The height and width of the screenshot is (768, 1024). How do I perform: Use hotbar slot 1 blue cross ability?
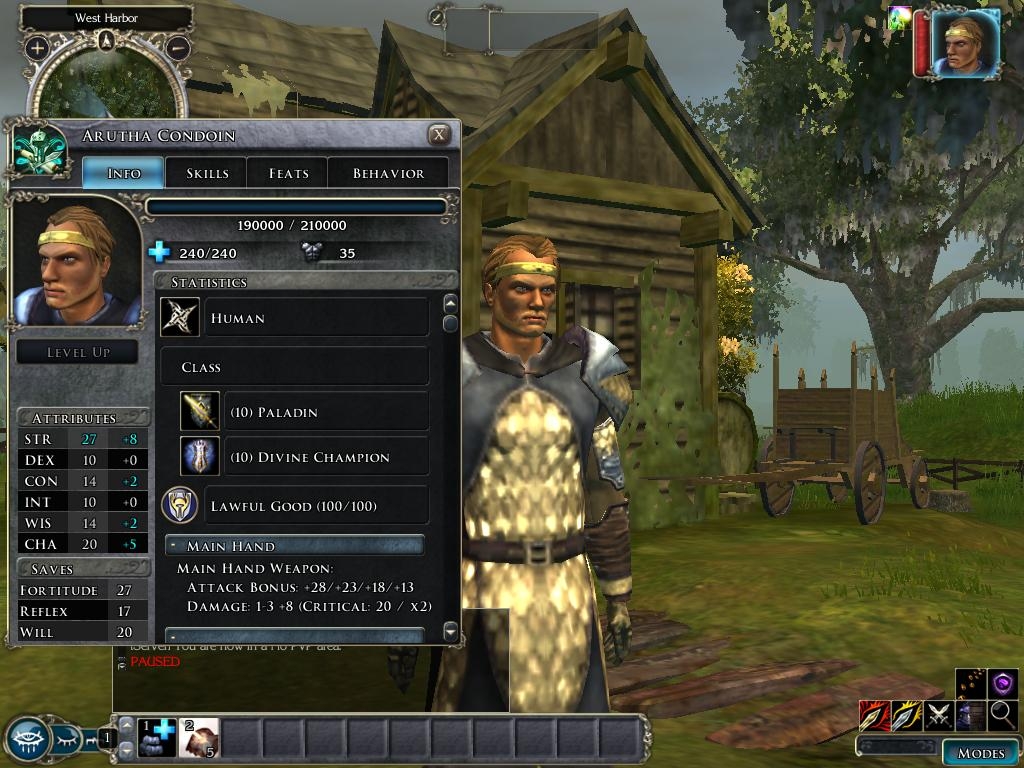pyautogui.click(x=157, y=738)
